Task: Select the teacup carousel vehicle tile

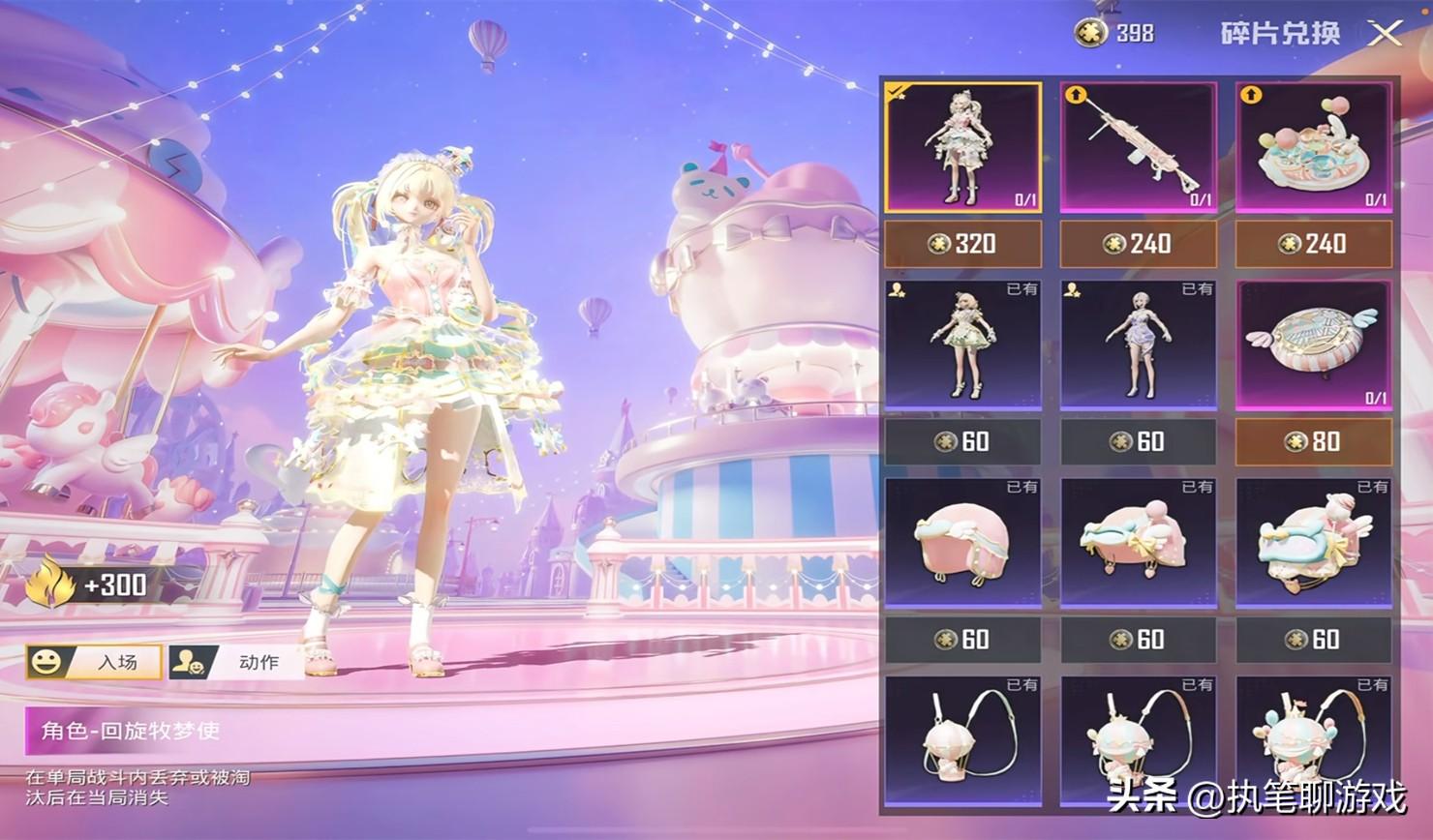Action: (x=1314, y=147)
